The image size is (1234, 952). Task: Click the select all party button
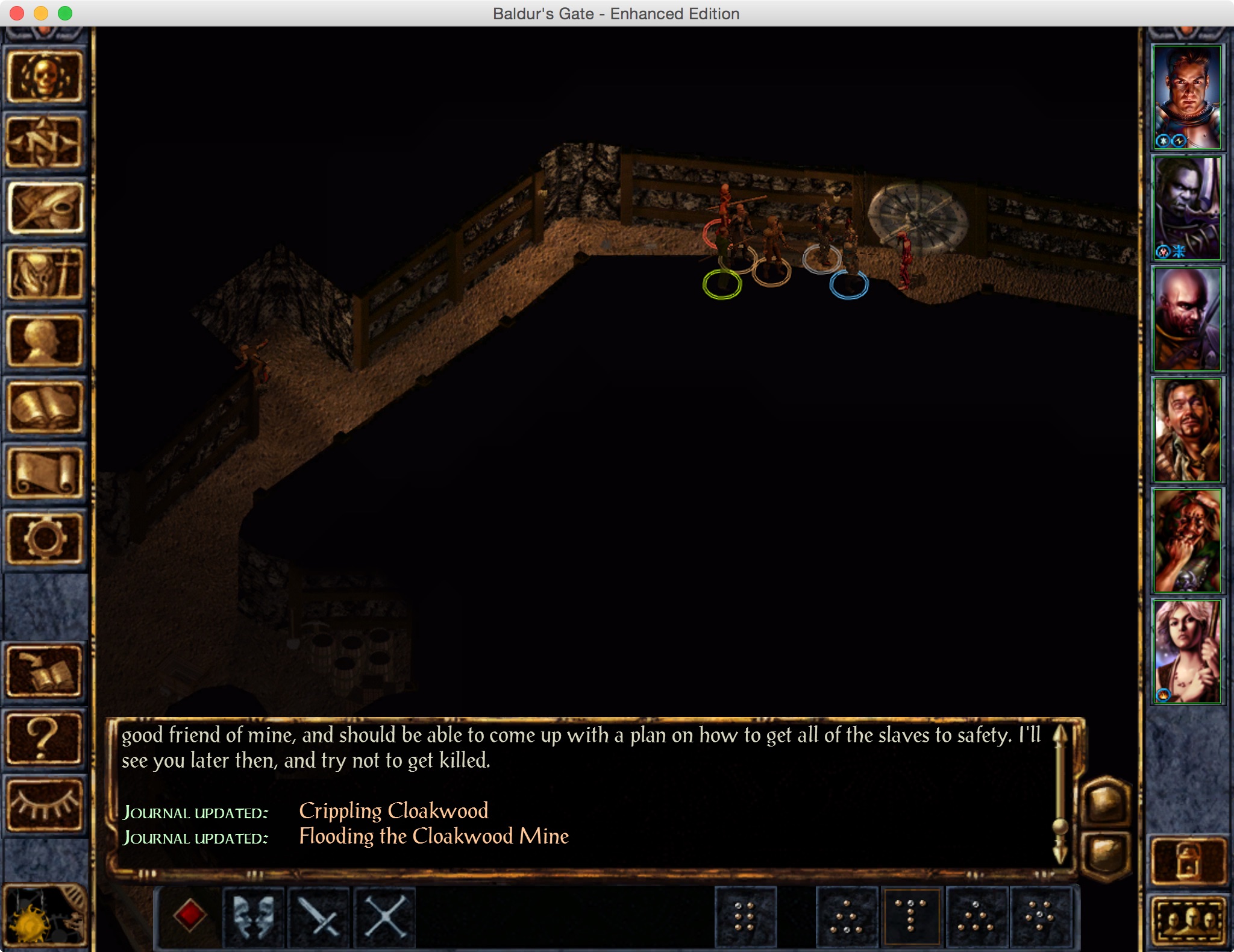point(1189,919)
